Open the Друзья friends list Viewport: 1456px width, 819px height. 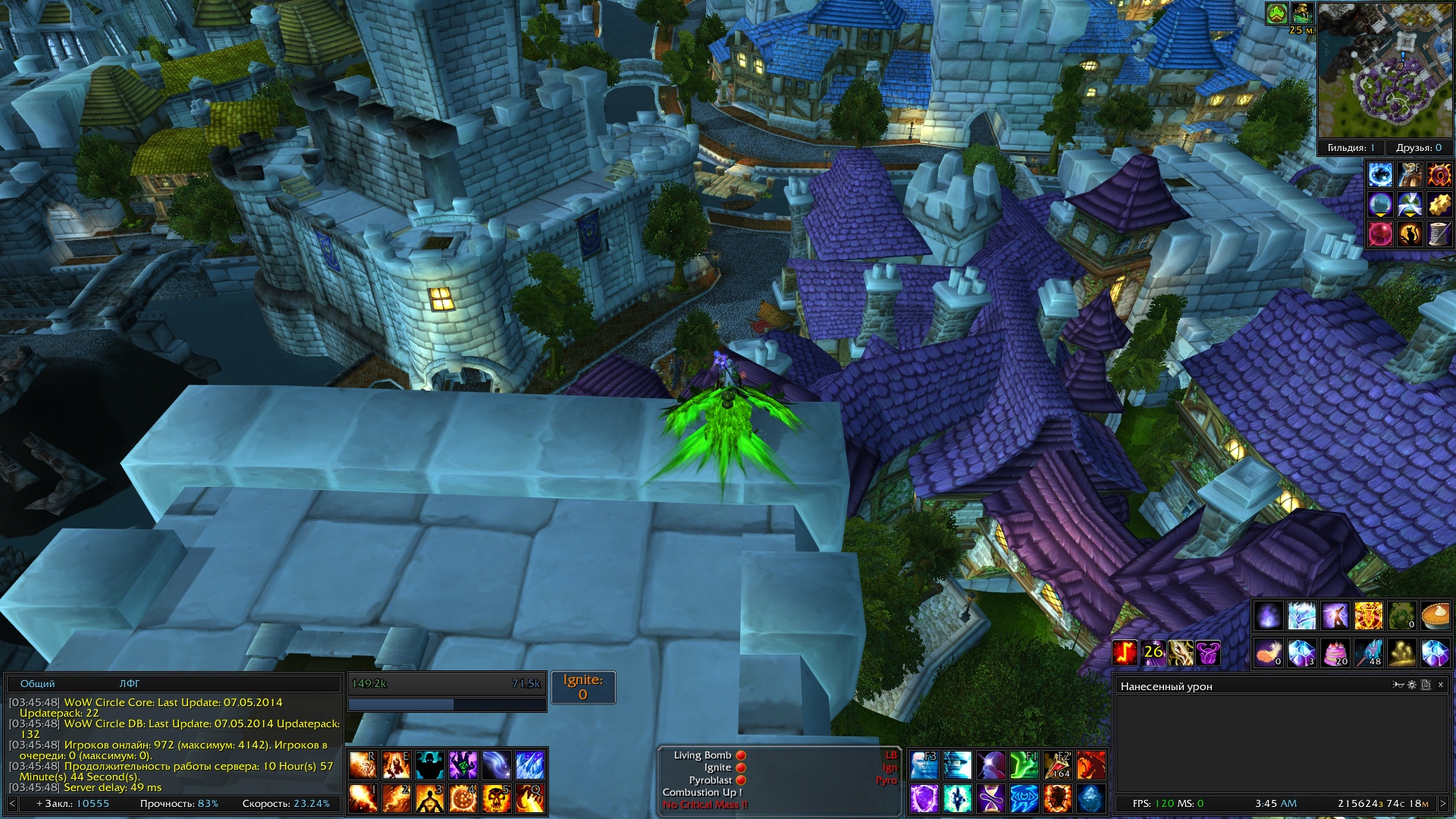coord(1418,148)
